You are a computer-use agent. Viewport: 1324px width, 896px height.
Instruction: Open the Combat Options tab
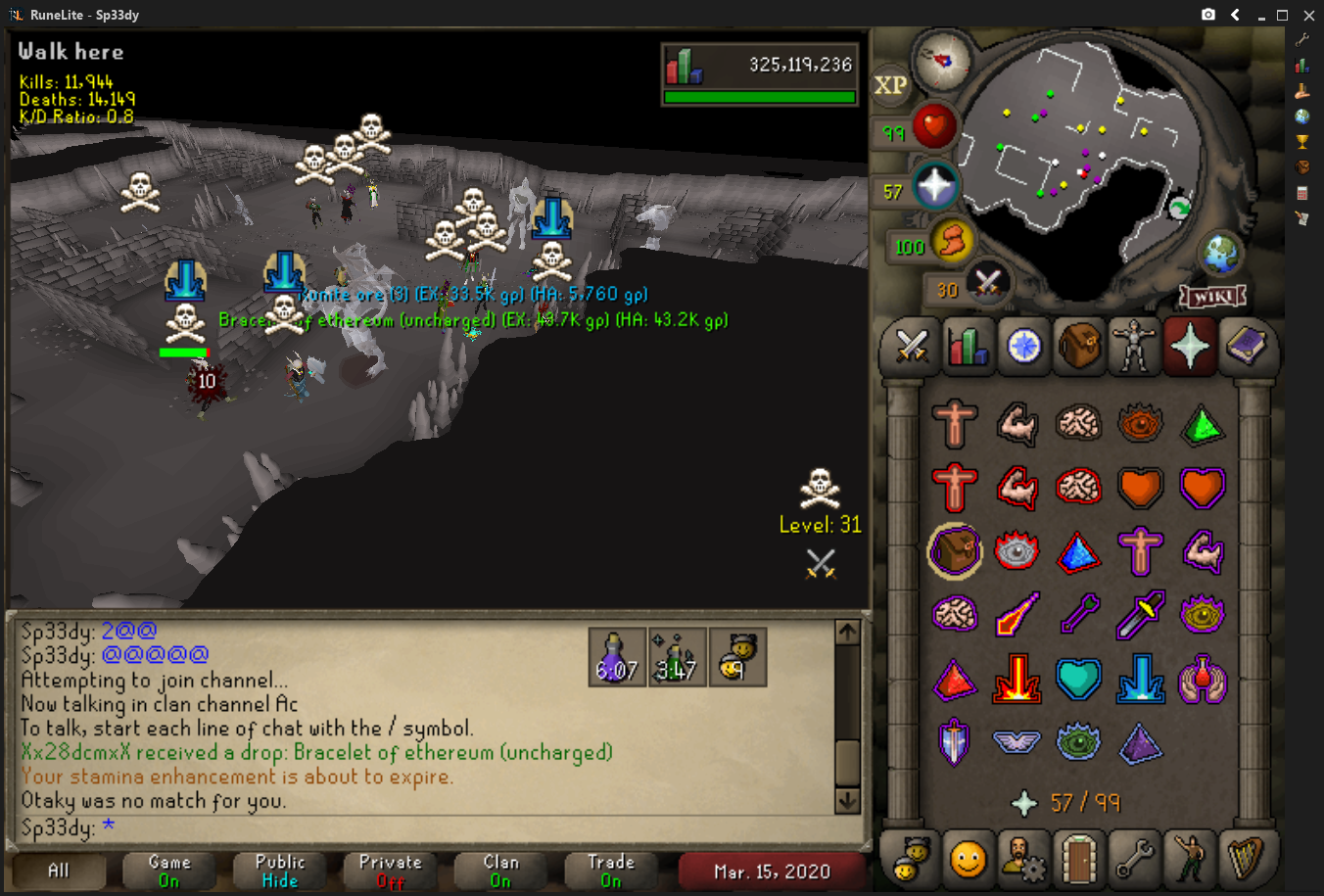coord(912,347)
